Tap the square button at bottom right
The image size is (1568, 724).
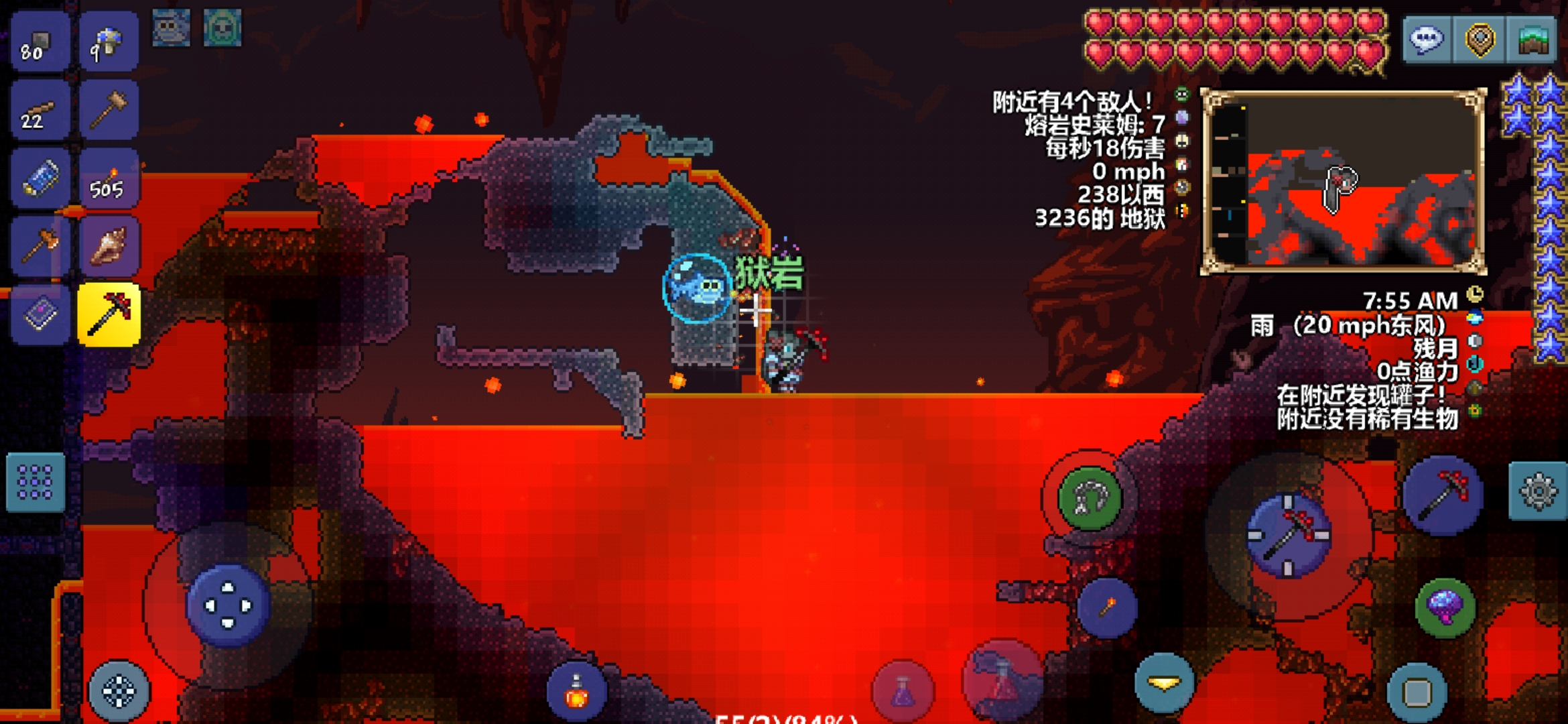[1417, 692]
